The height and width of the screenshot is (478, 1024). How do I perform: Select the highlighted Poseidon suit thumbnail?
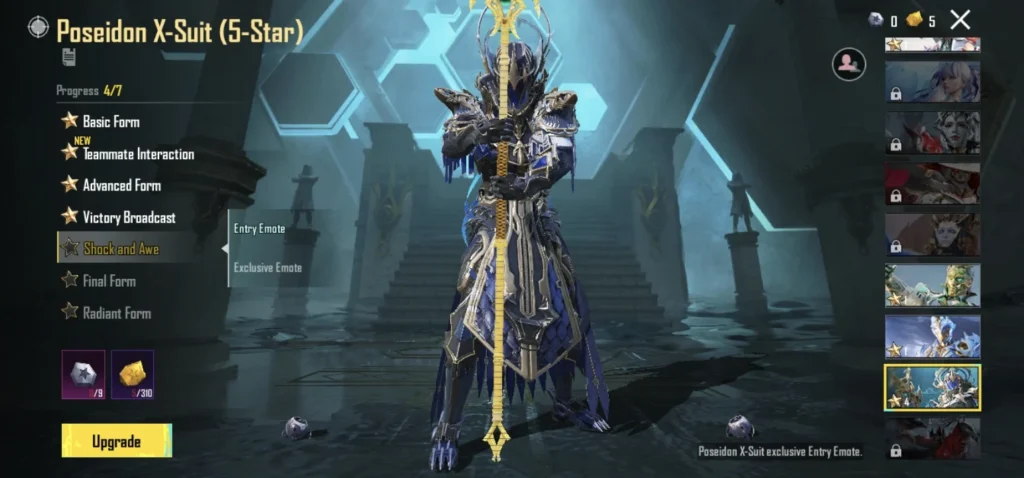pos(932,387)
